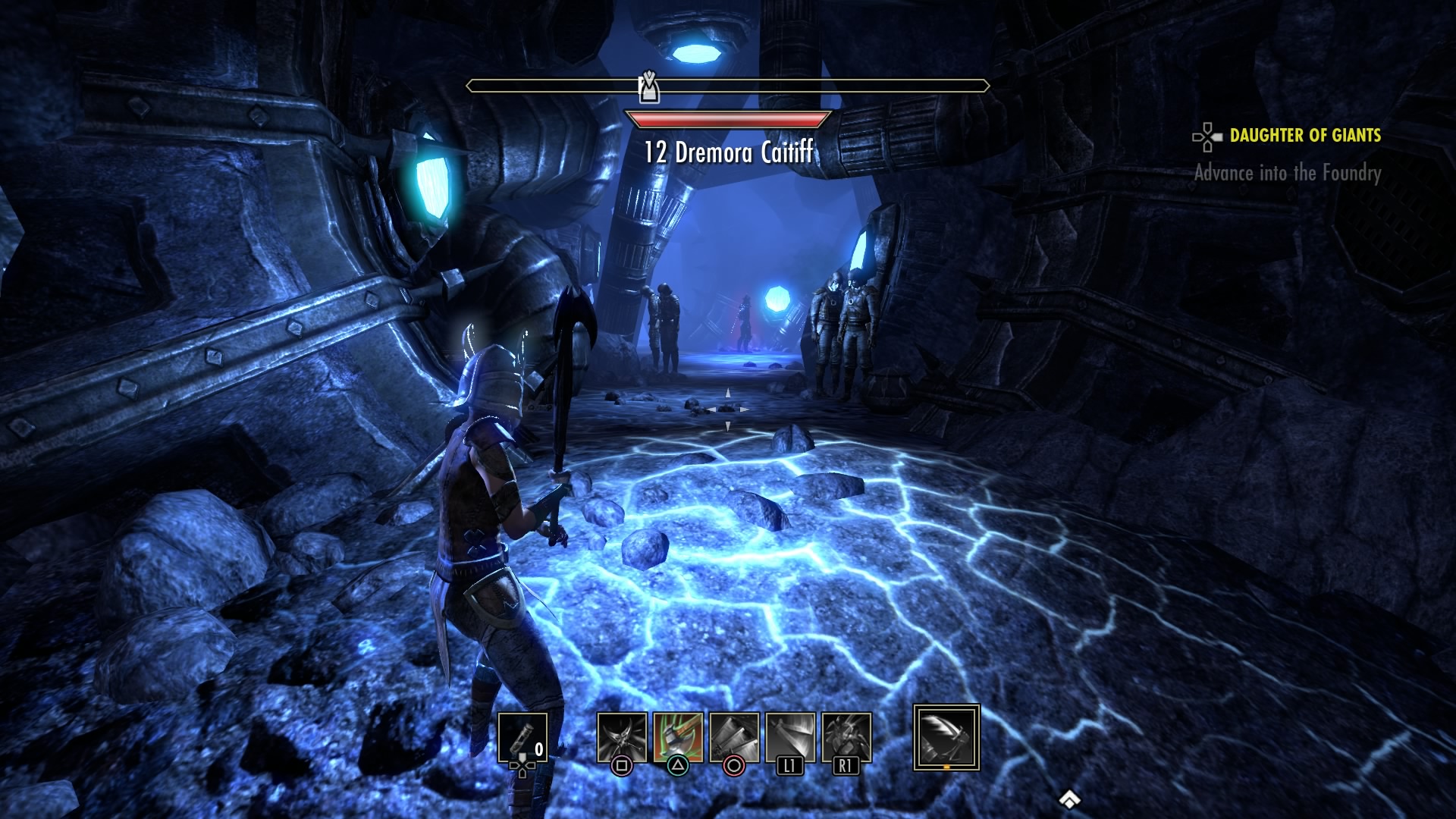Screen dimensions: 1456x819
Task: Use the green-glowing axe ability
Action: point(678,737)
